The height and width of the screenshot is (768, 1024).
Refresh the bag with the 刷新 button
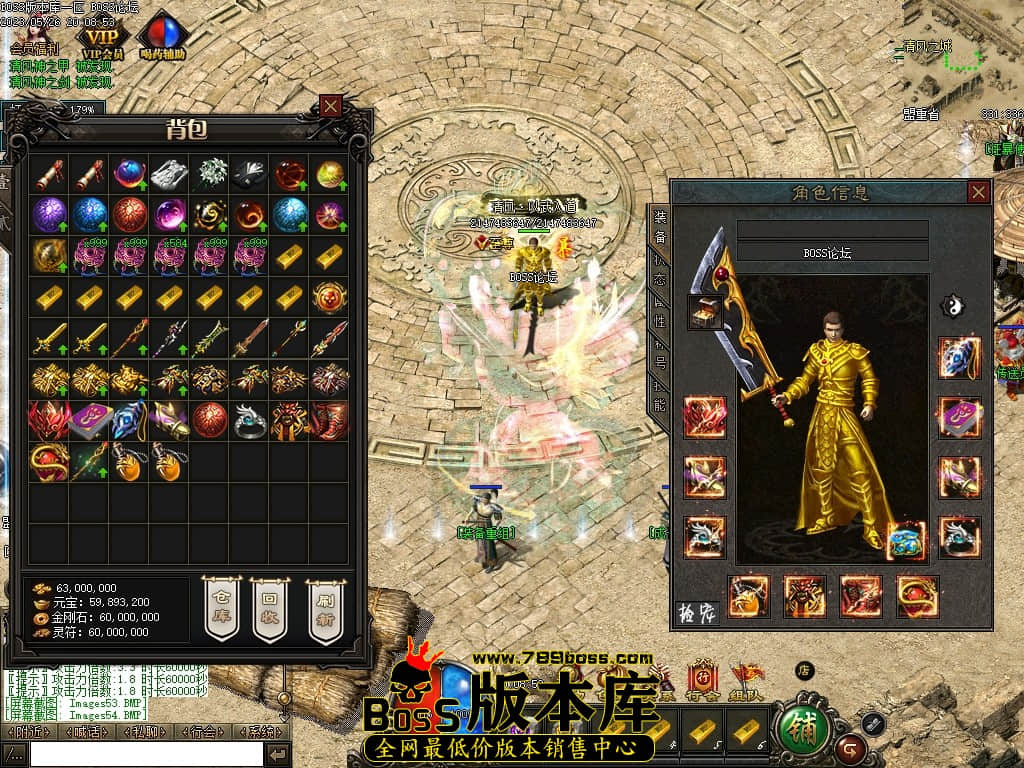click(324, 607)
